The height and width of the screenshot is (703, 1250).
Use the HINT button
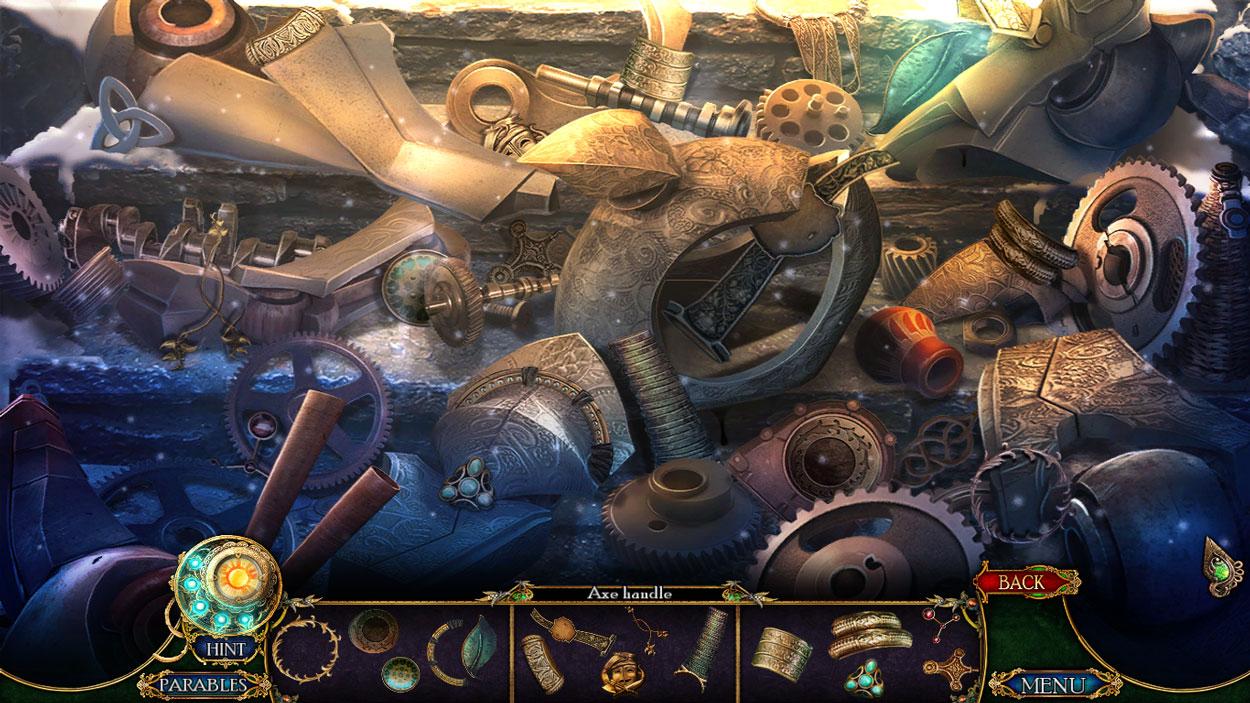[225, 649]
